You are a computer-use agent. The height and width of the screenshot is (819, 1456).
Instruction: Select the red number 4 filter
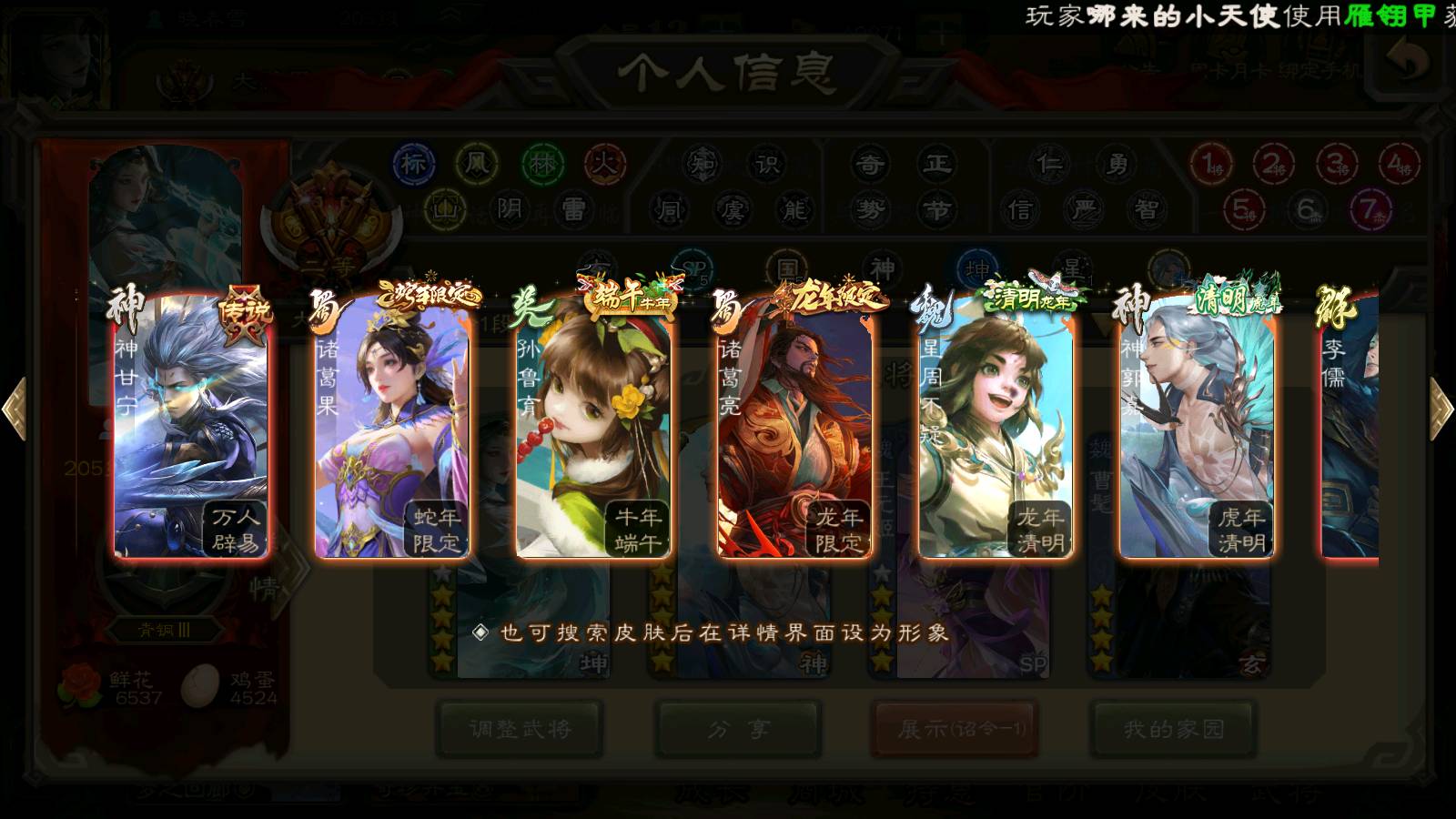(1399, 165)
